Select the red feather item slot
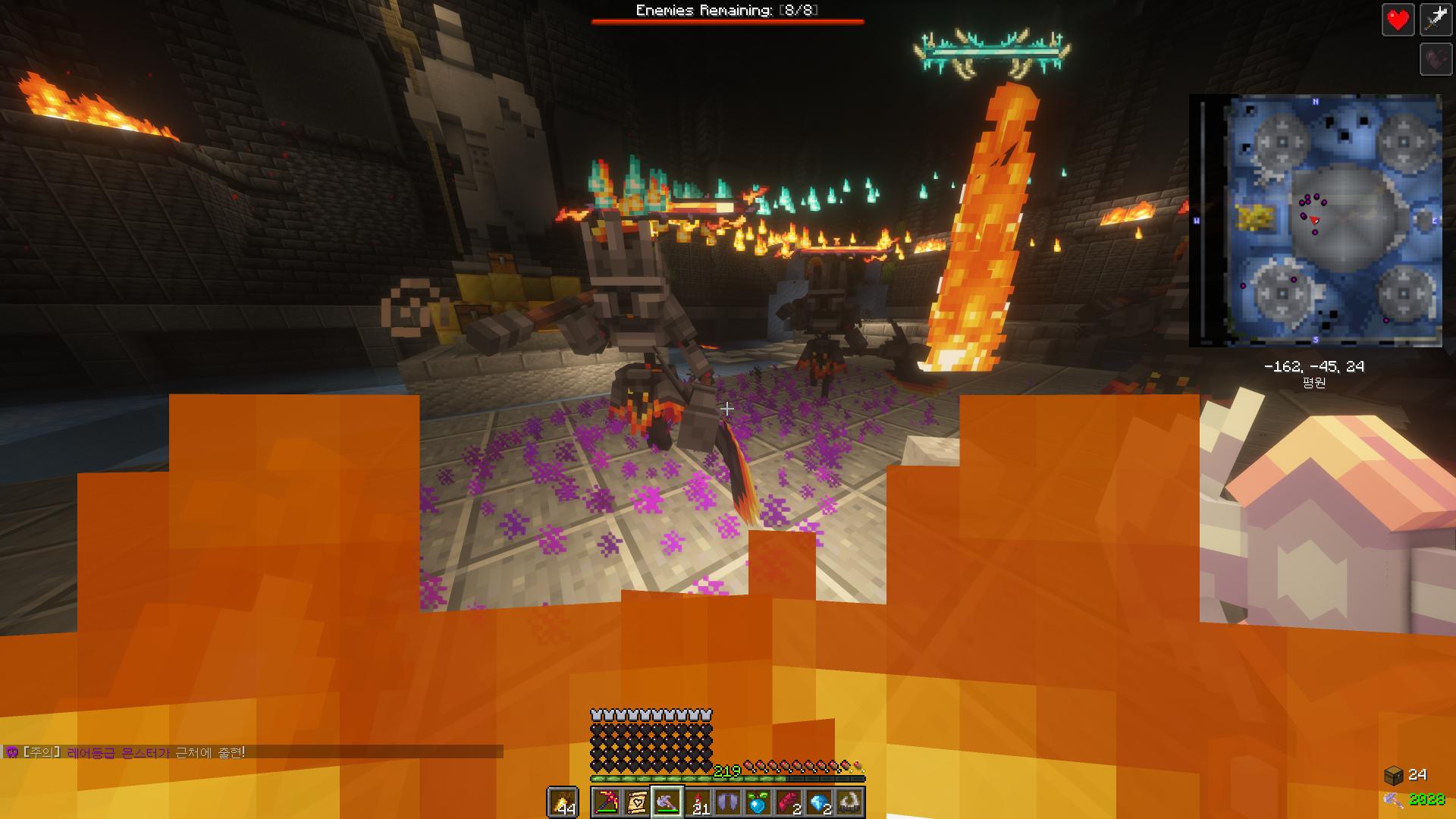1456x819 pixels. click(x=789, y=802)
